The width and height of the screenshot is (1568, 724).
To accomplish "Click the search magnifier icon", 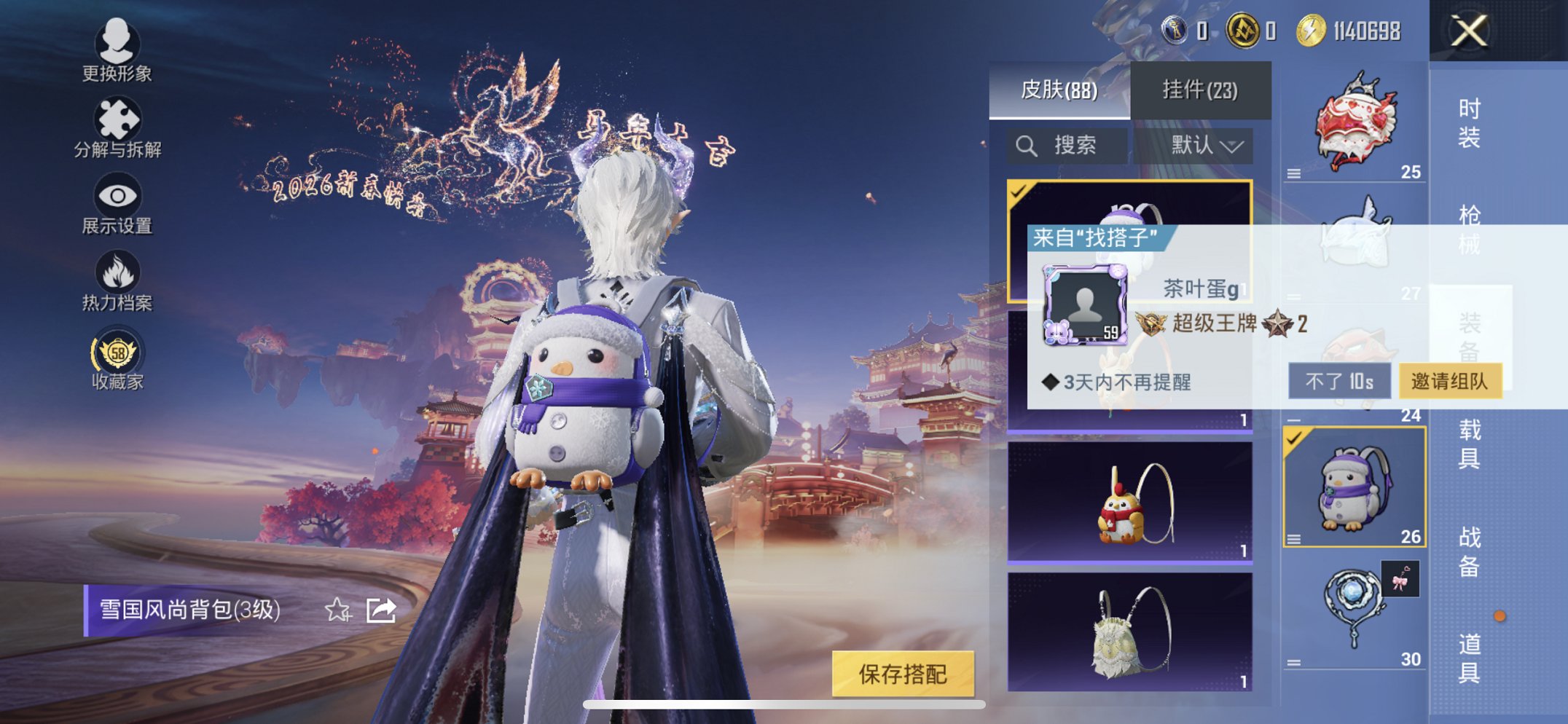I will [x=1028, y=144].
